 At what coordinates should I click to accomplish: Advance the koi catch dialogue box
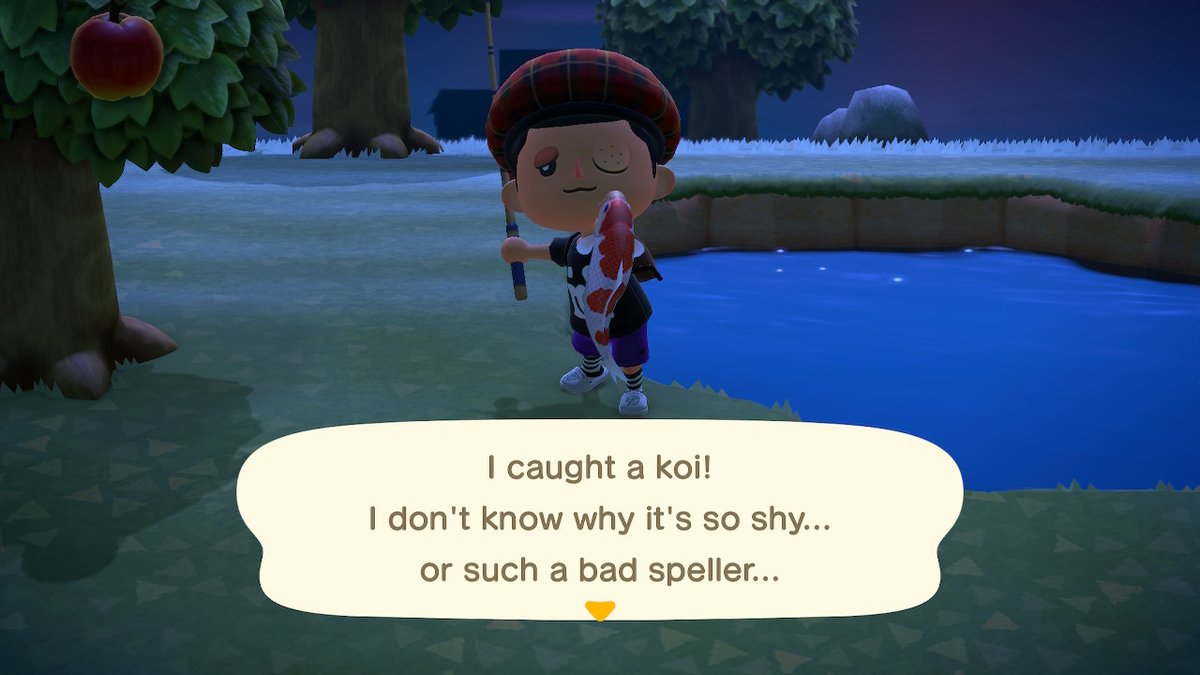599,520
